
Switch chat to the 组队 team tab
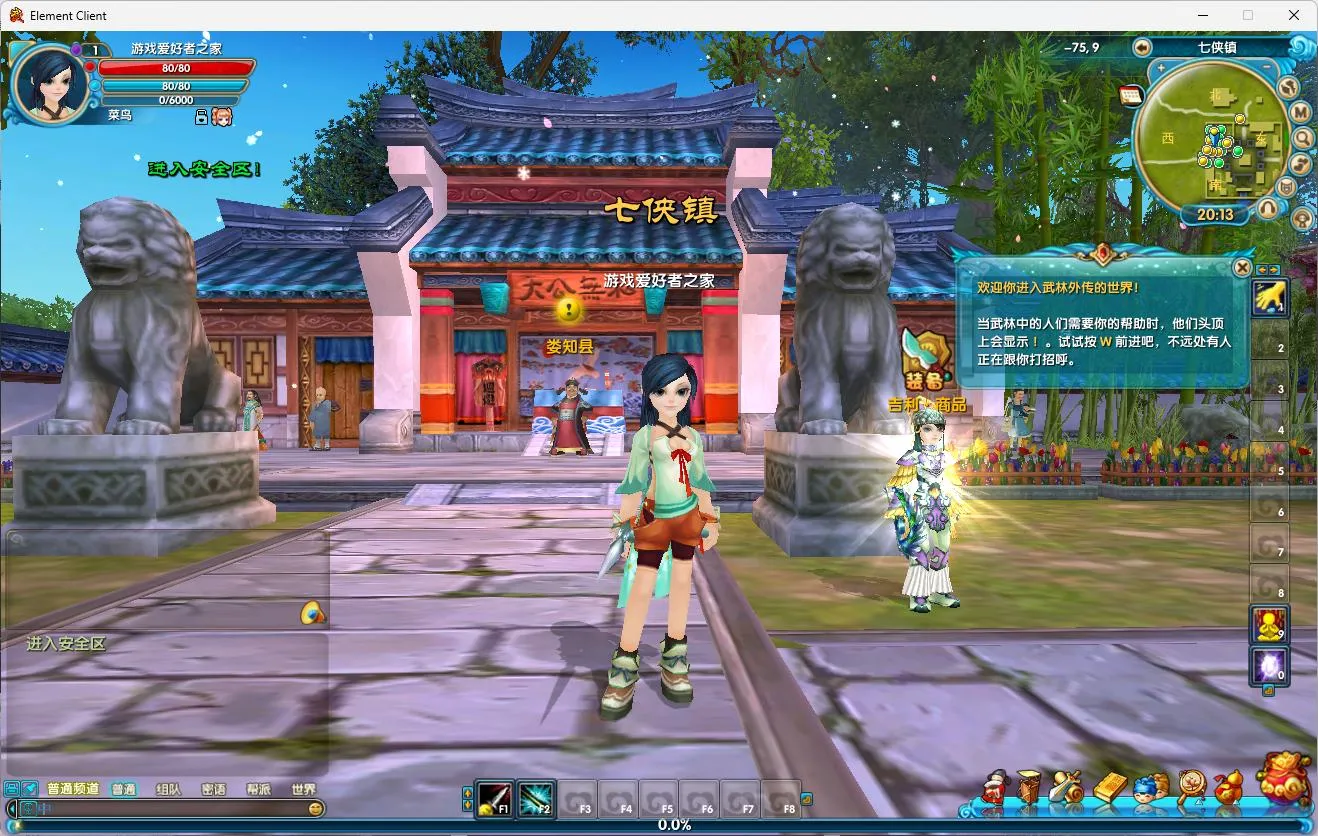tap(168, 789)
